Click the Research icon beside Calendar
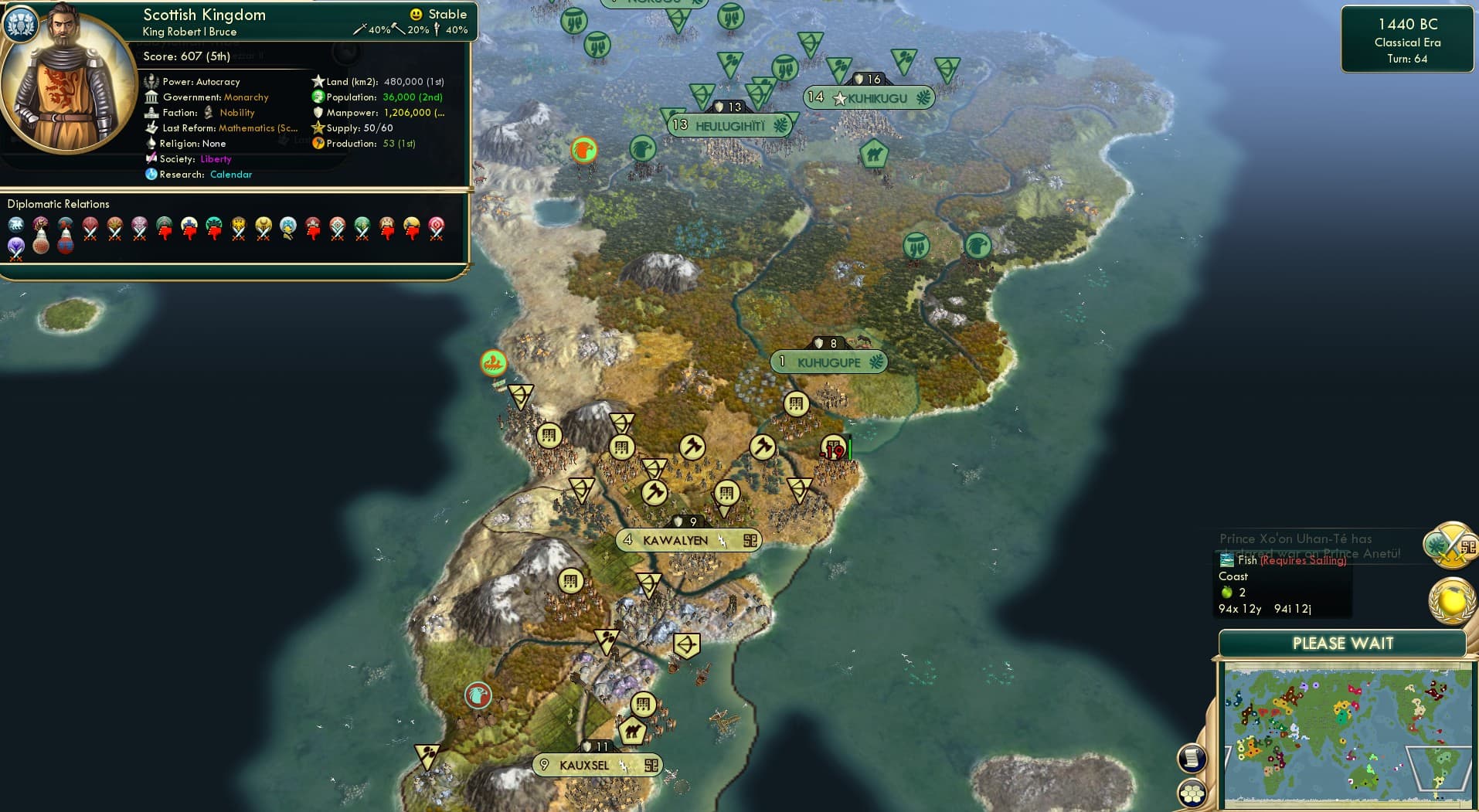The image size is (1479, 812). (x=152, y=175)
